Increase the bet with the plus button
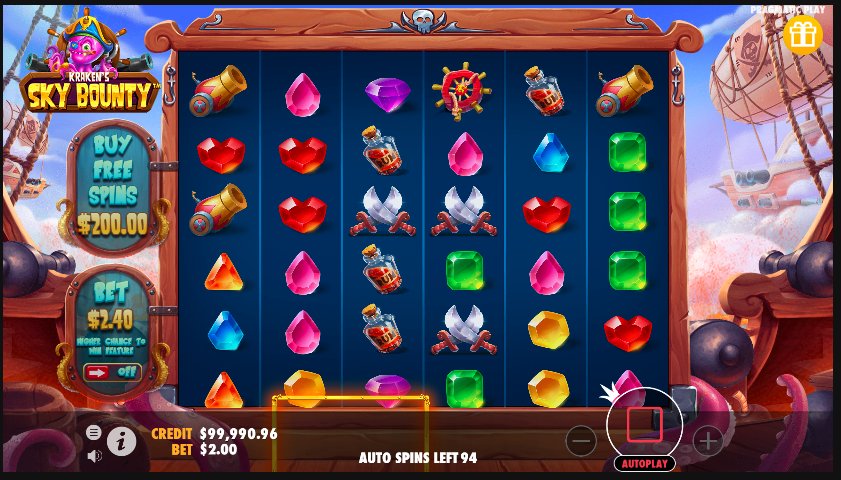Viewport: 841px width, 480px height. pyautogui.click(x=707, y=440)
